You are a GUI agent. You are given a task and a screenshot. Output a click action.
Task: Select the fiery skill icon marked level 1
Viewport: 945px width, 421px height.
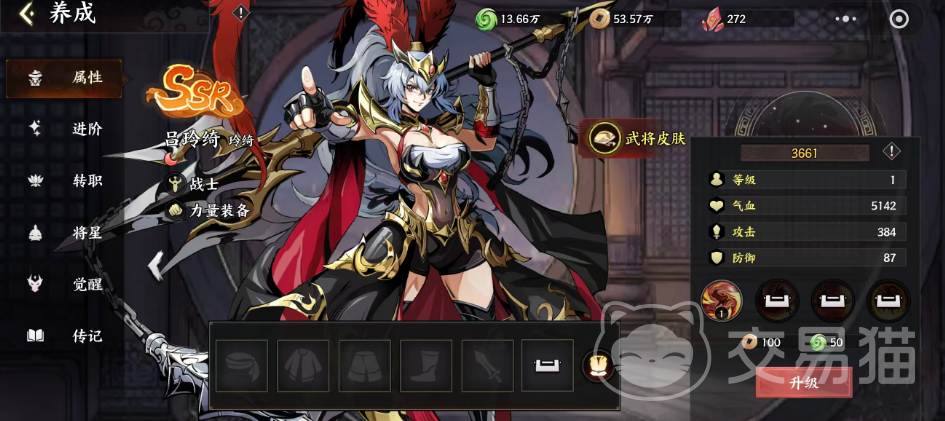tap(722, 299)
